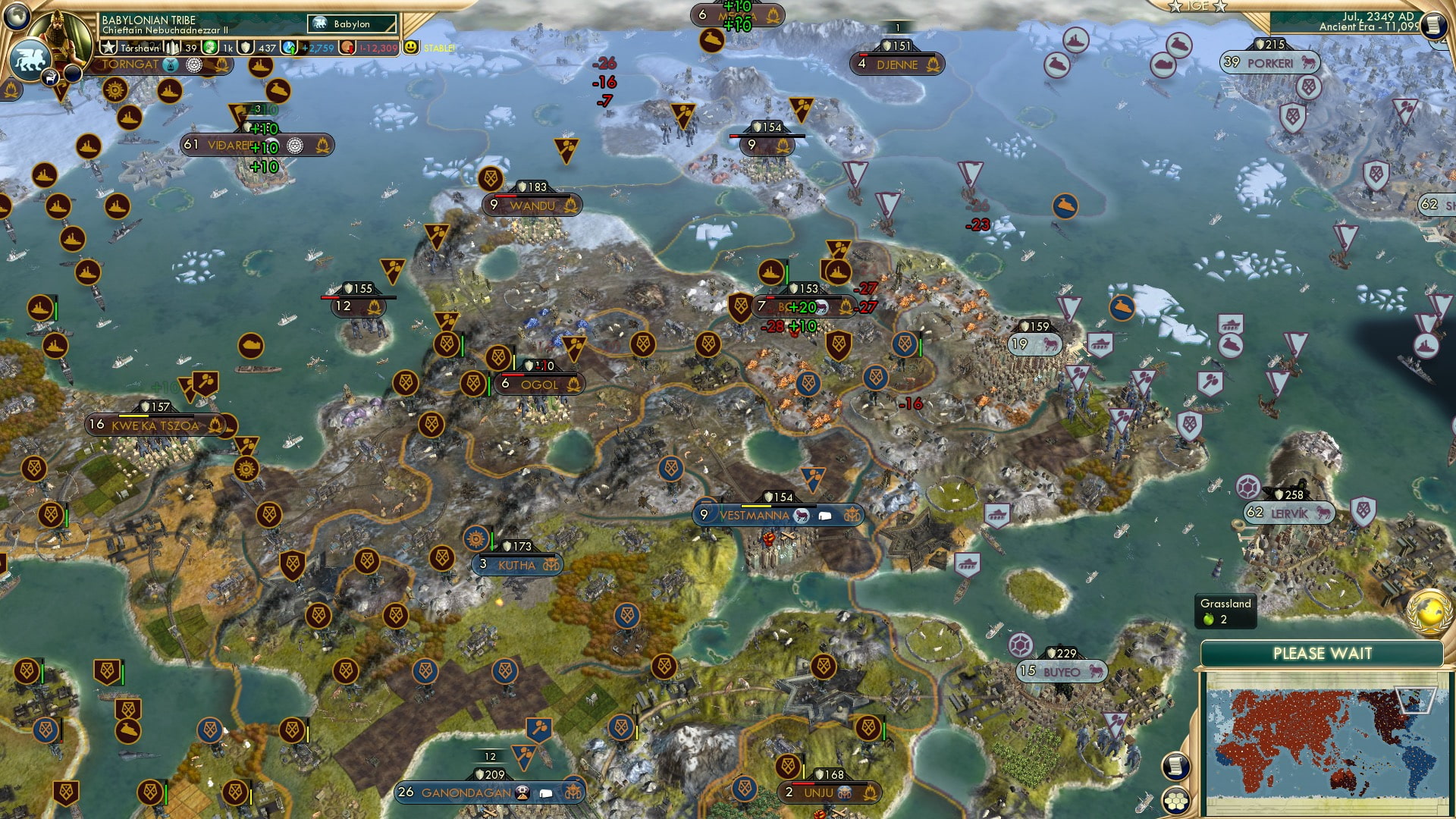The height and width of the screenshot is (819, 1456).
Task: Select the Kutha city banner
Action: 518,565
